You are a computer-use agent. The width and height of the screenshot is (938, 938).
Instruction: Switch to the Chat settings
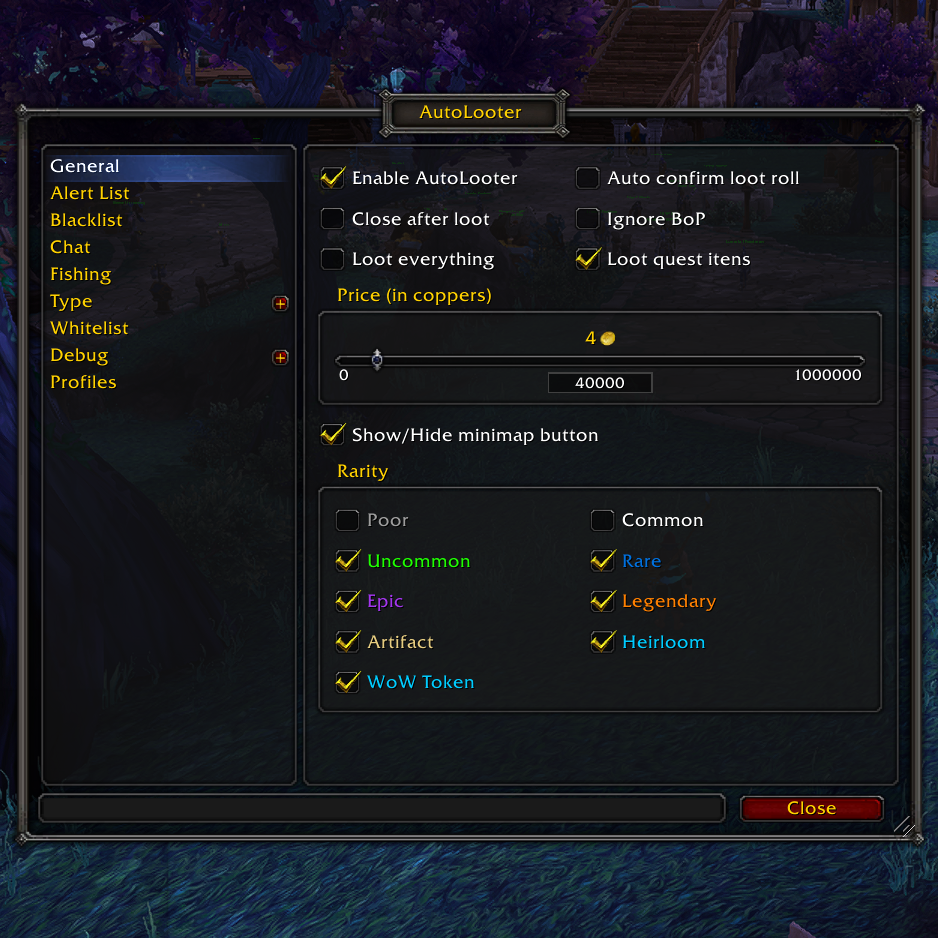click(x=70, y=247)
